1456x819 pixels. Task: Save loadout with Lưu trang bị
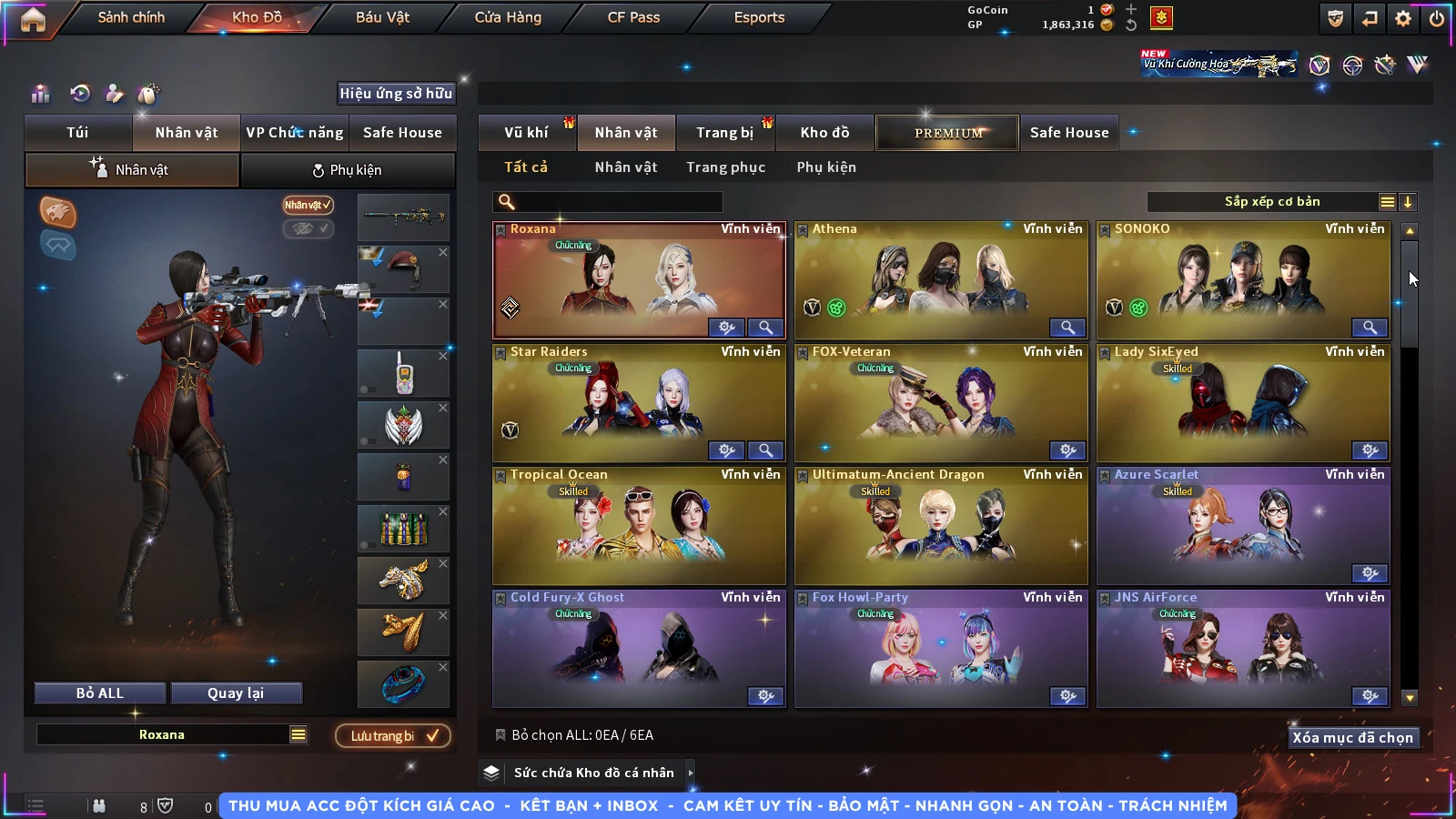coord(393,736)
